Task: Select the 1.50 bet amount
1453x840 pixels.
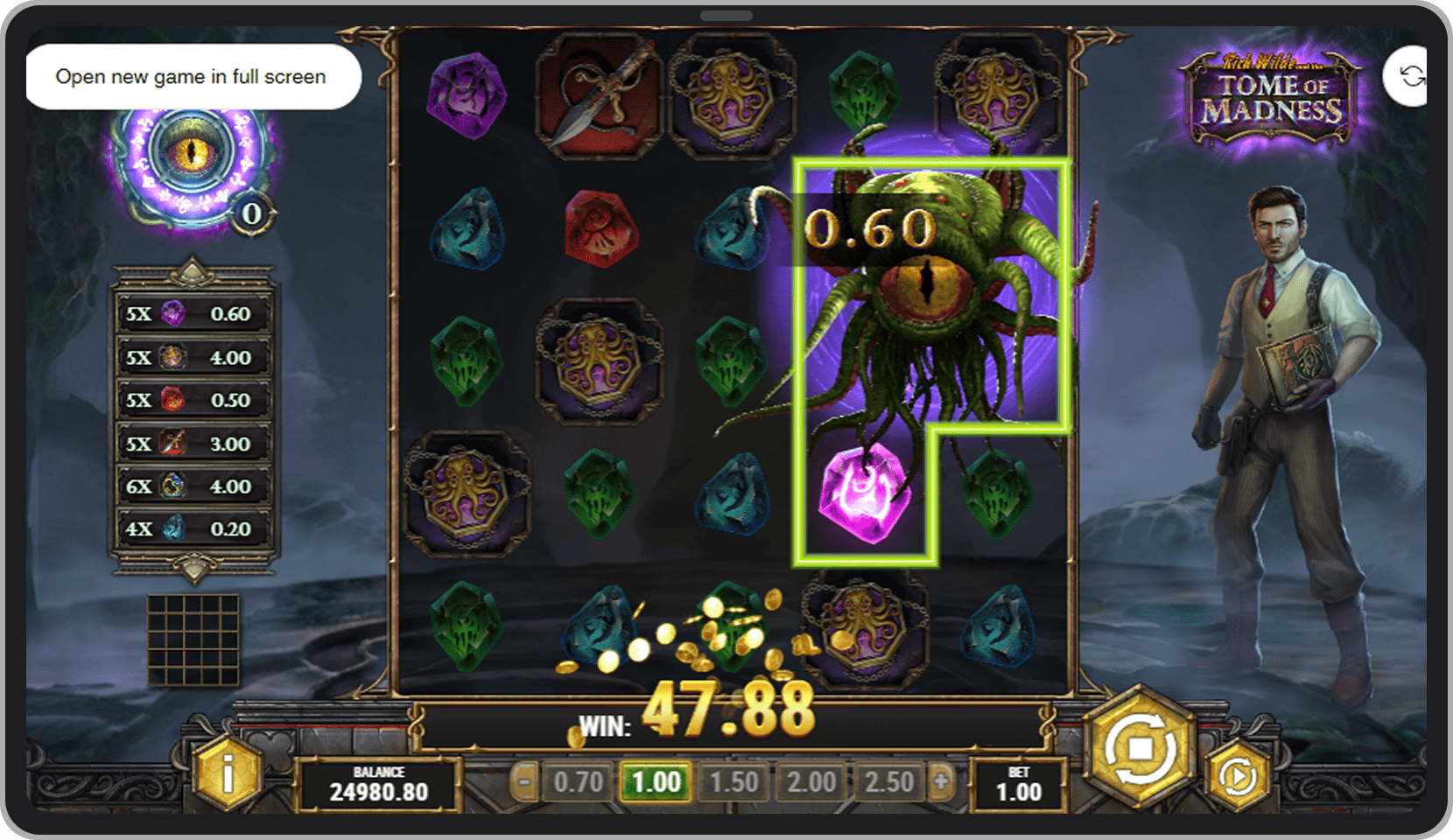Action: coord(734,782)
